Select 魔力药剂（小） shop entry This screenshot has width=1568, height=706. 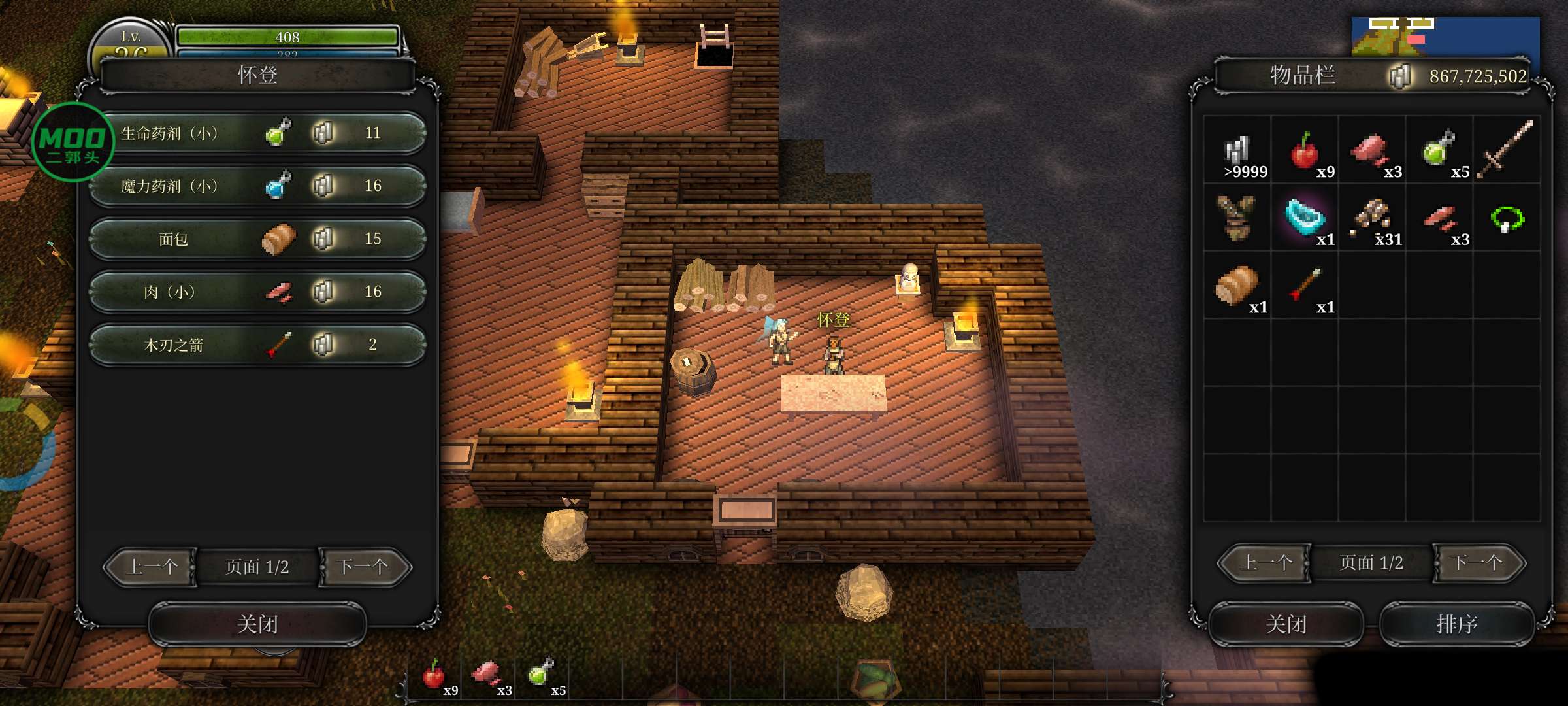258,186
